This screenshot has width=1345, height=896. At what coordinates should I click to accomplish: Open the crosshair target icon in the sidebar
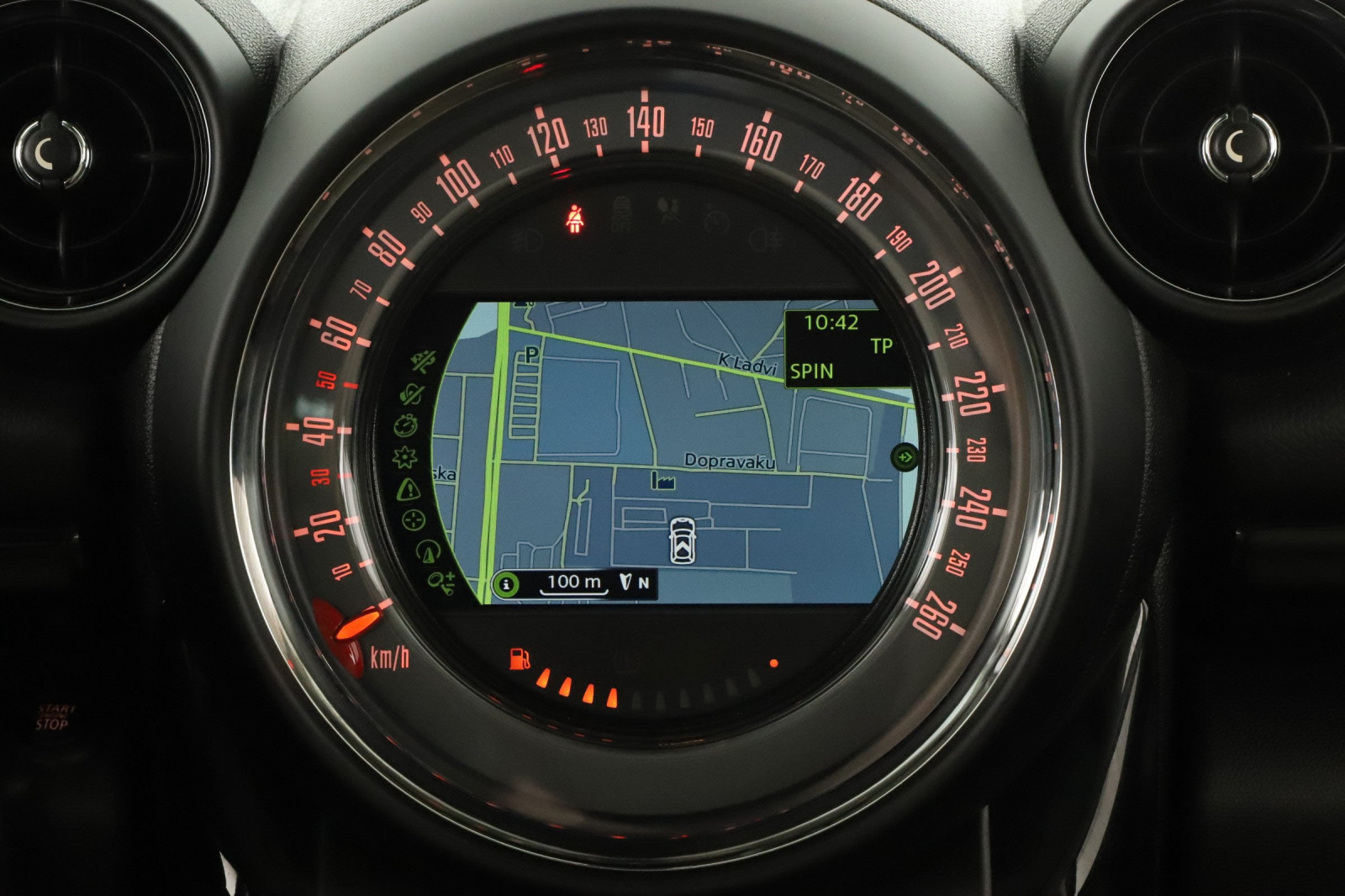click(x=414, y=520)
